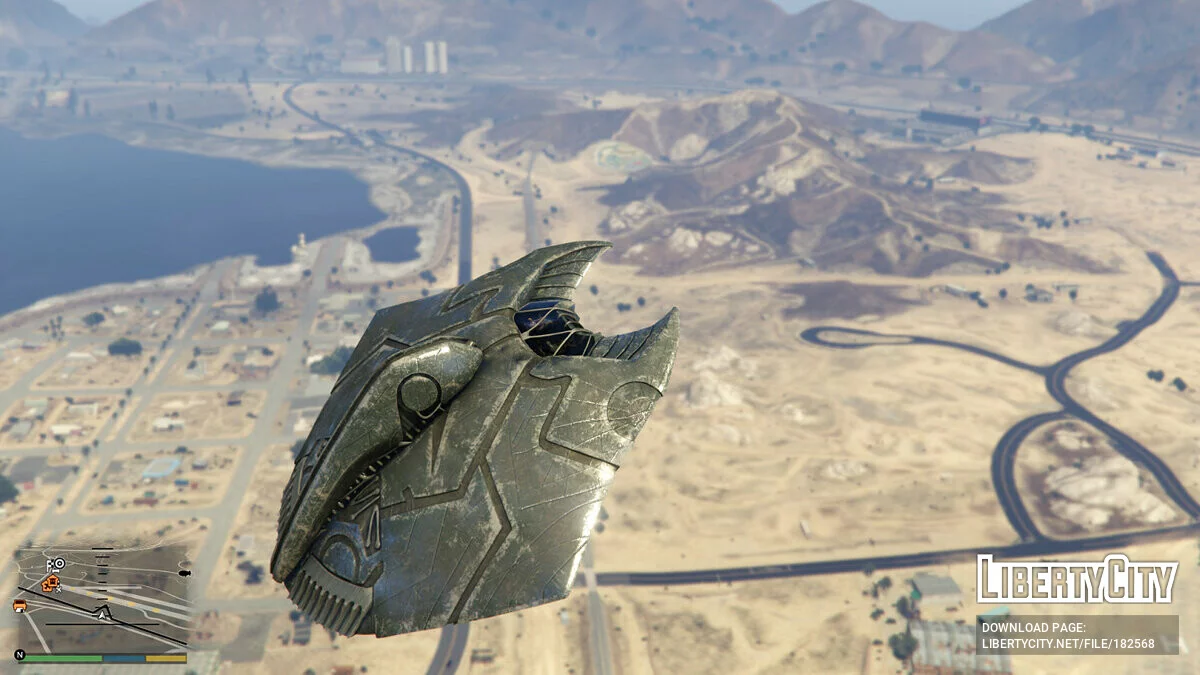The image size is (1200, 675).
Task: Select the orange house blip on the minimap
Action: (52, 581)
